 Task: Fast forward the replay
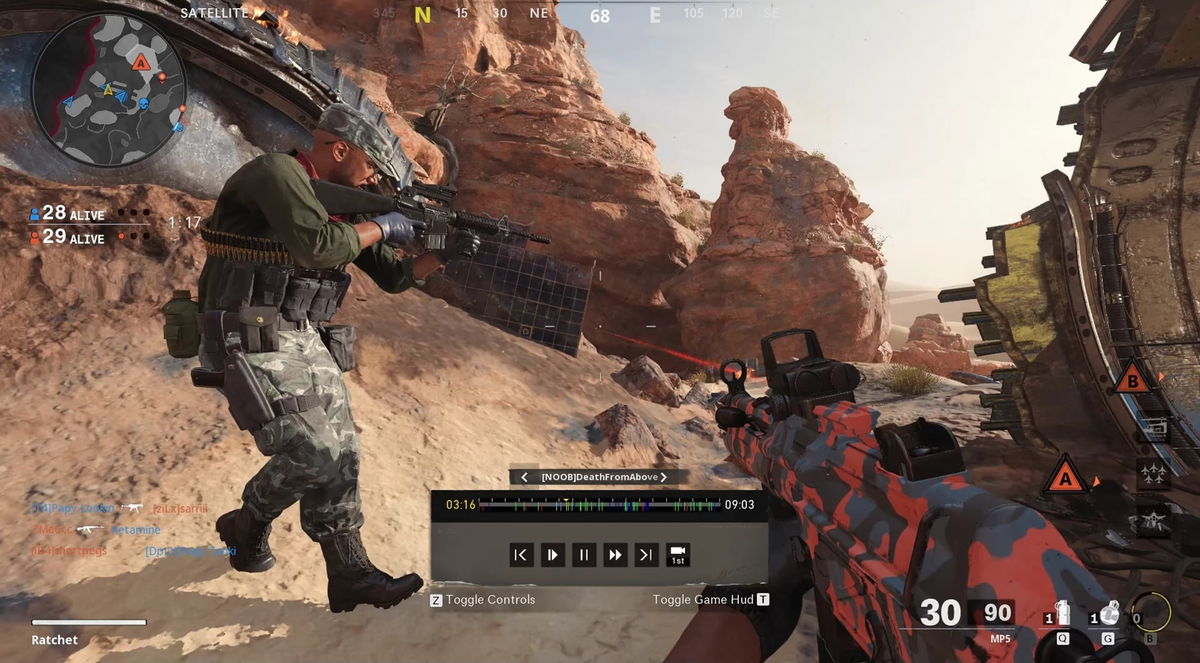pyautogui.click(x=615, y=555)
